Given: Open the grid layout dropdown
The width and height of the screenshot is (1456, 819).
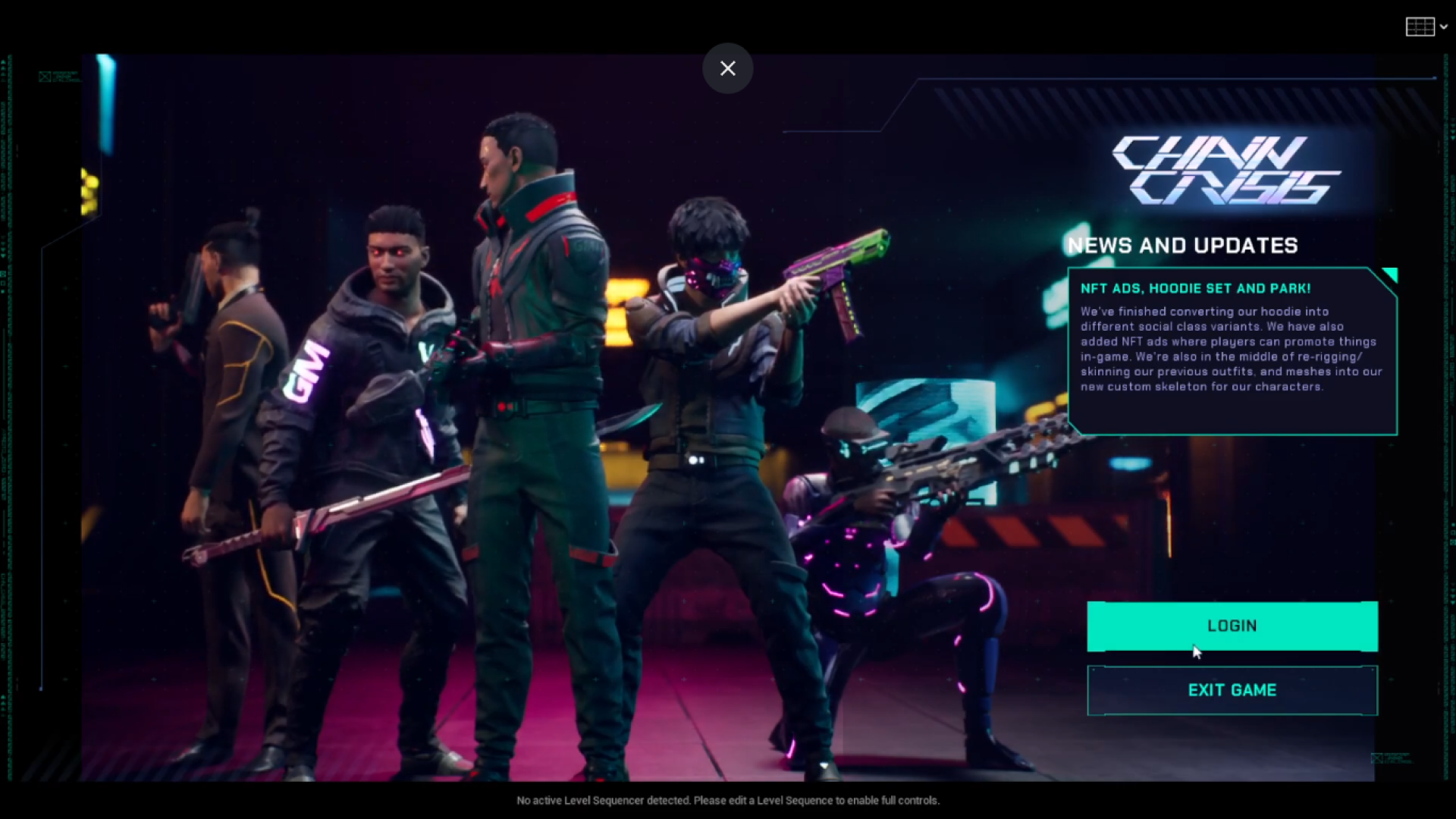Looking at the screenshot, I should click(x=1426, y=27).
